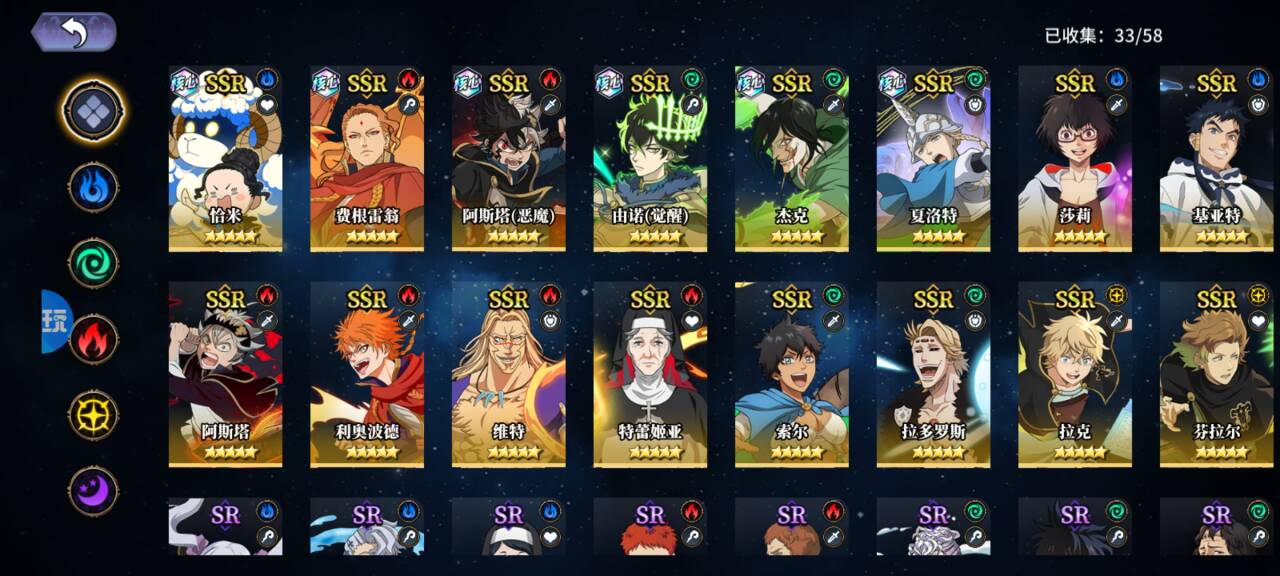The width and height of the screenshot is (1280, 576).
Task: Select the 费根雷翁 character card
Action: (x=367, y=158)
